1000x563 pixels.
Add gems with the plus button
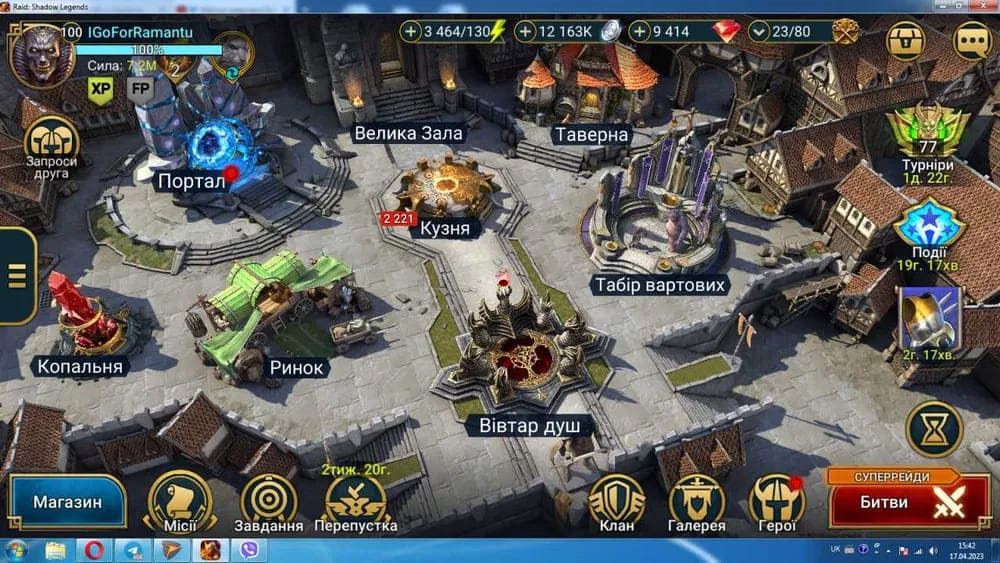(x=640, y=32)
